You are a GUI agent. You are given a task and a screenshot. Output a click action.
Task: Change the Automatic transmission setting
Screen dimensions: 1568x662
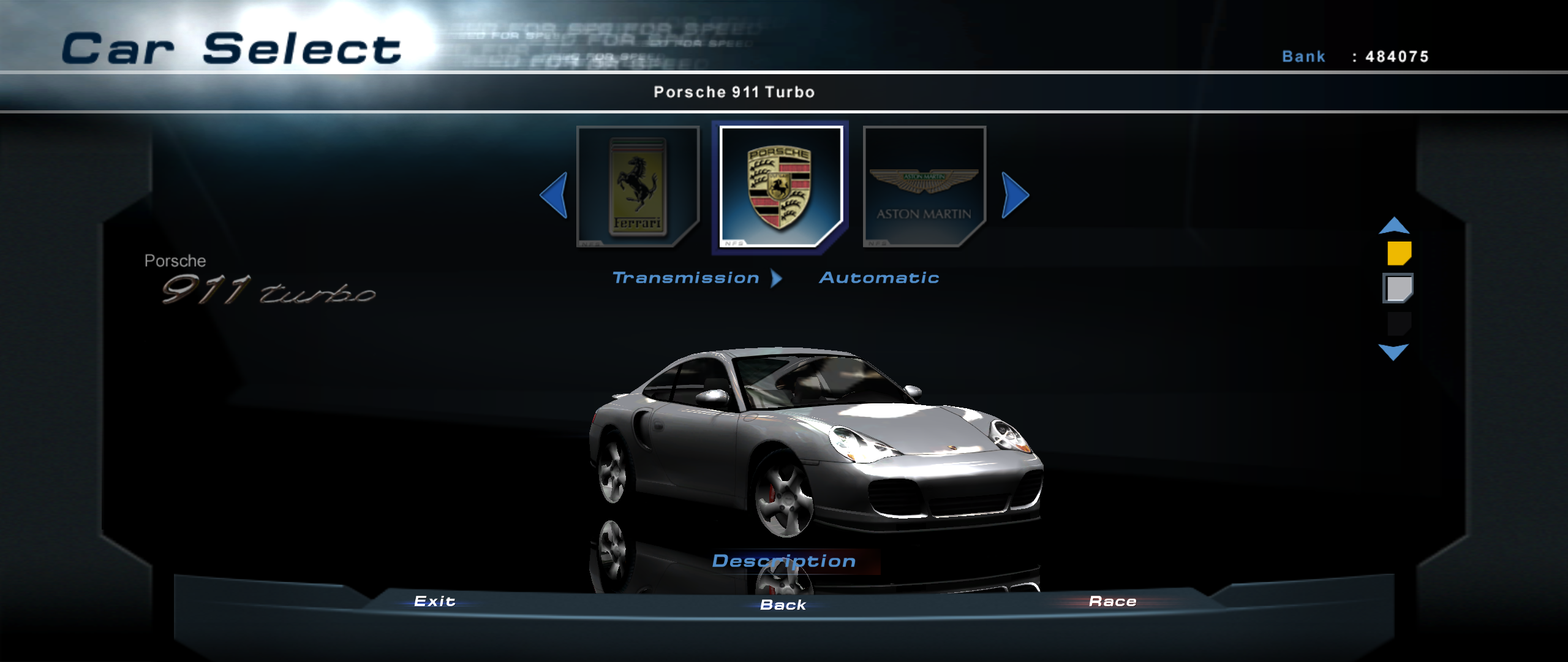[x=879, y=278]
